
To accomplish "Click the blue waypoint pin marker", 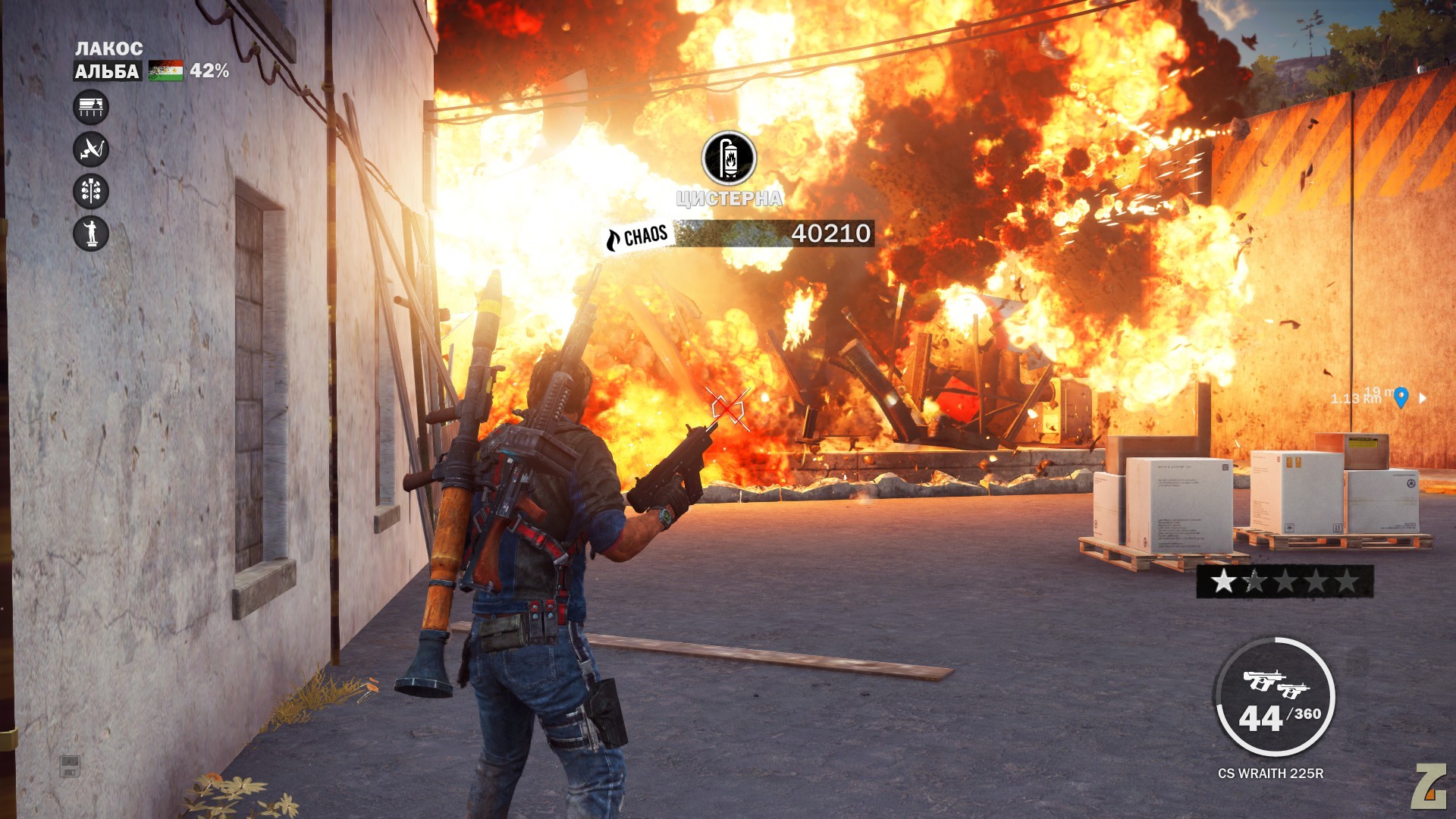I will (x=1401, y=397).
